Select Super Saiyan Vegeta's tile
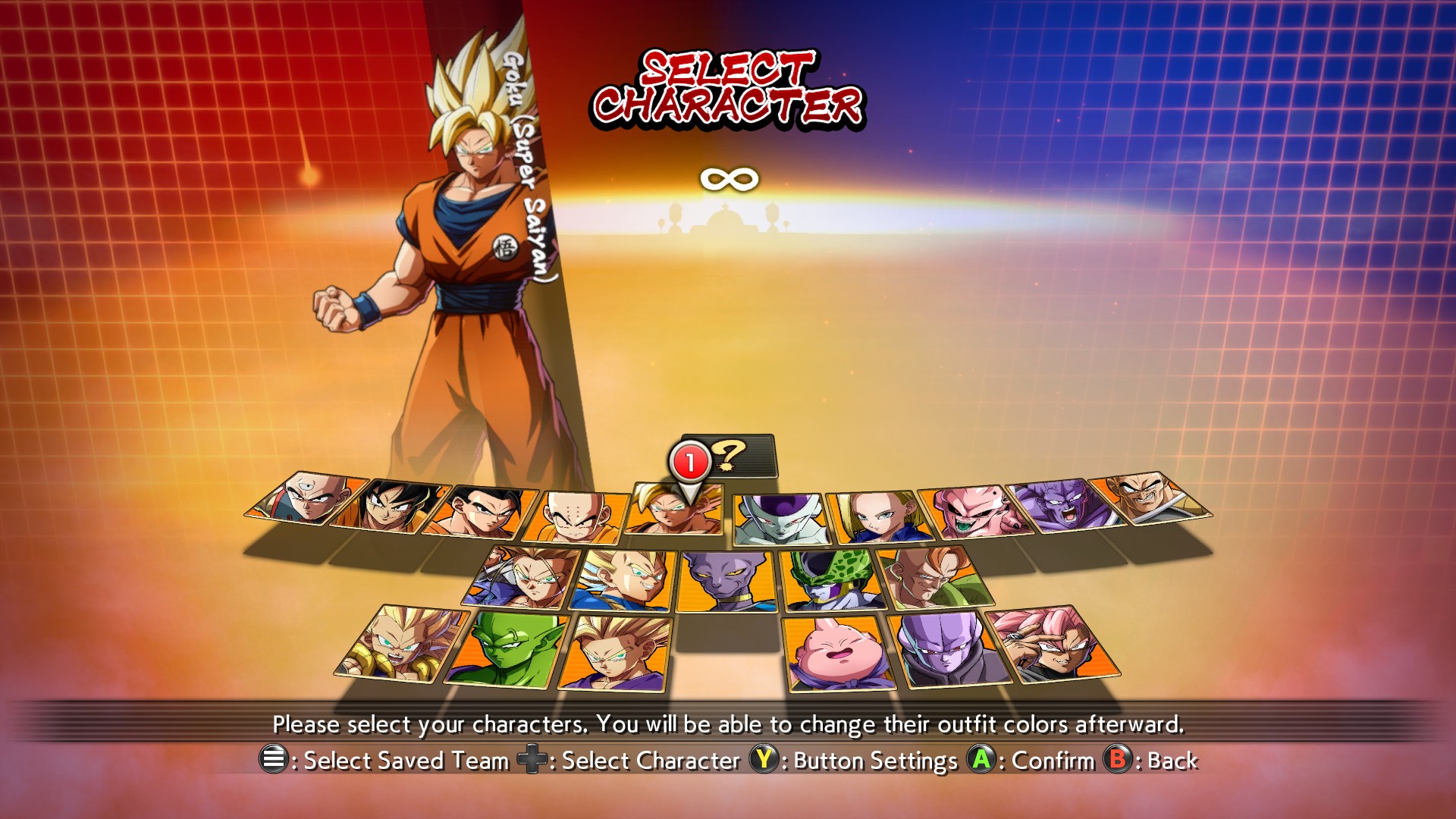Screen dimensions: 1456x819 pos(623,581)
